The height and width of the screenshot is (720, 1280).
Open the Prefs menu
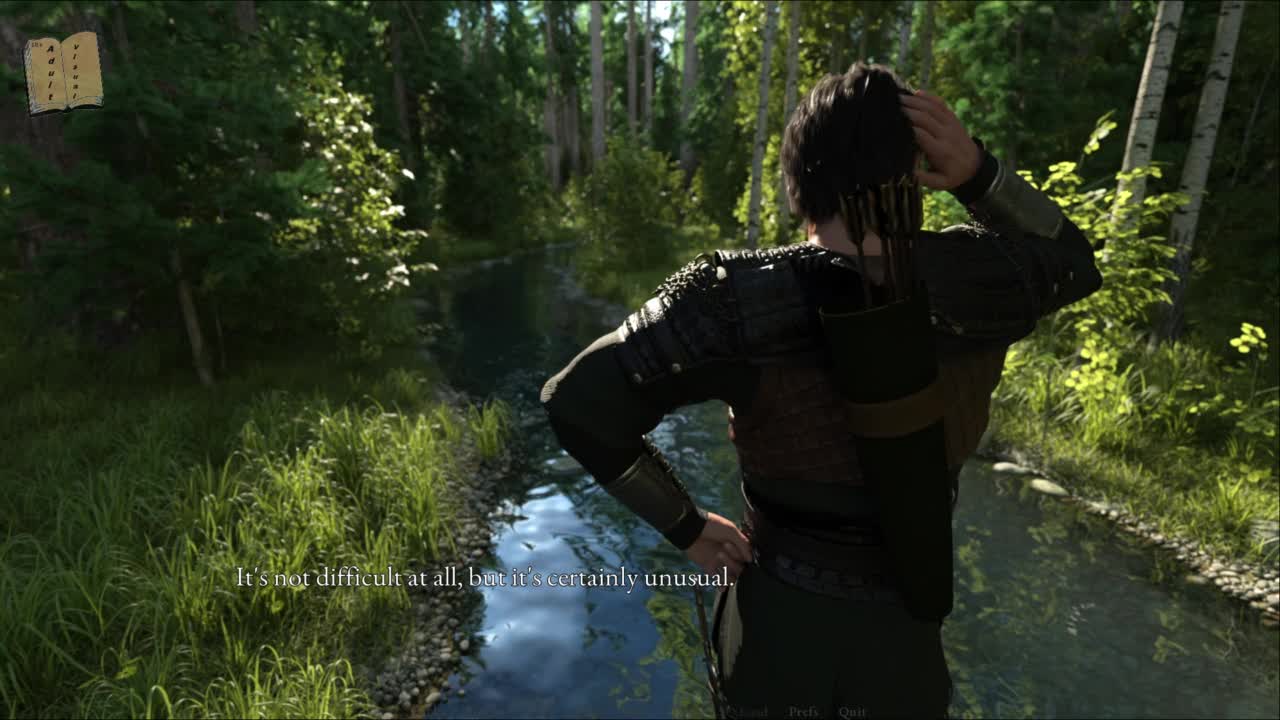click(x=803, y=711)
